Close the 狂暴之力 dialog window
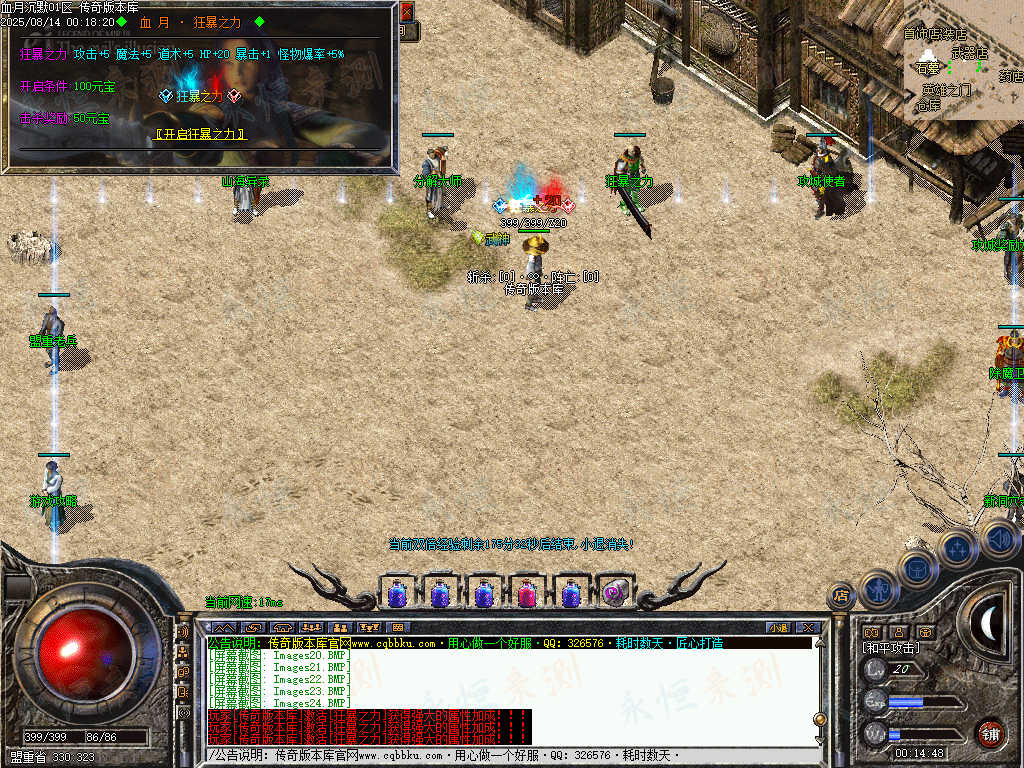 point(406,12)
